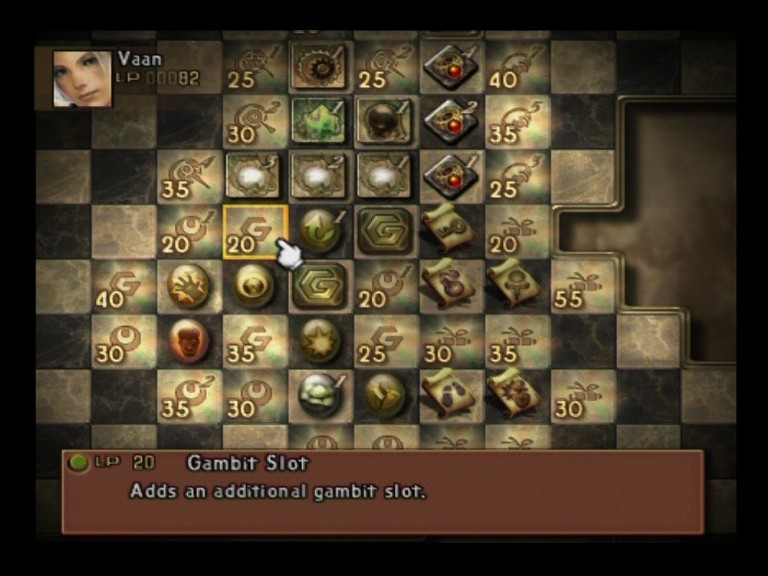
Task: Pick the red face icon license
Action: click(x=188, y=340)
